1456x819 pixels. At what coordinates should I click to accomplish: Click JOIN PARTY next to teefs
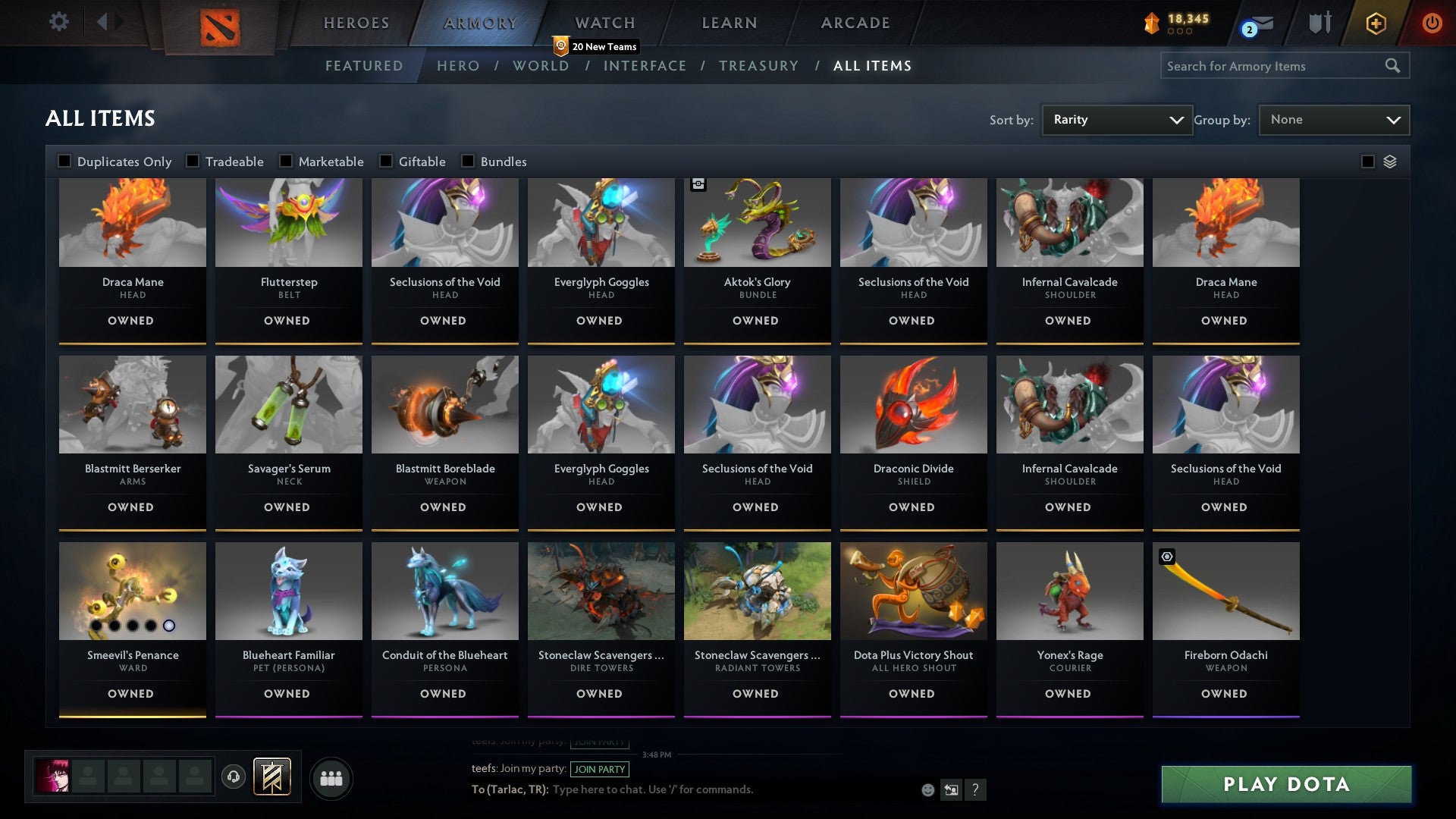point(598,769)
